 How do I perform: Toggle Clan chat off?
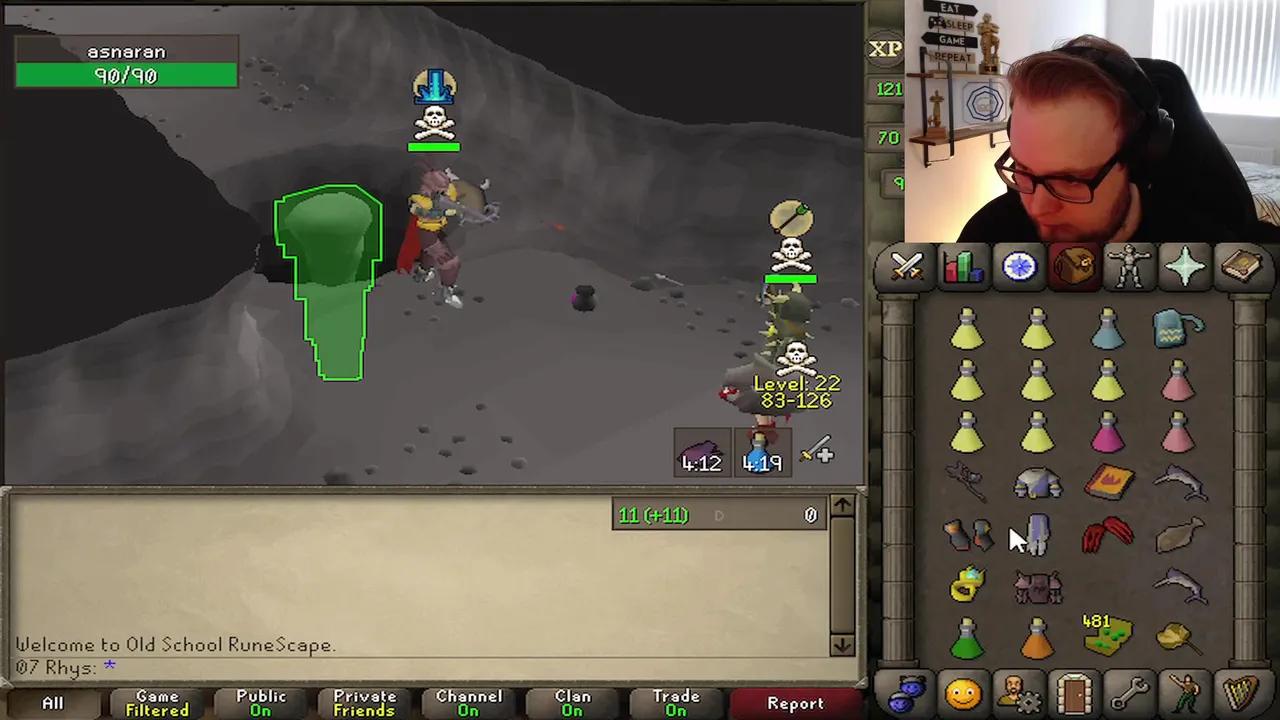pyautogui.click(x=571, y=700)
